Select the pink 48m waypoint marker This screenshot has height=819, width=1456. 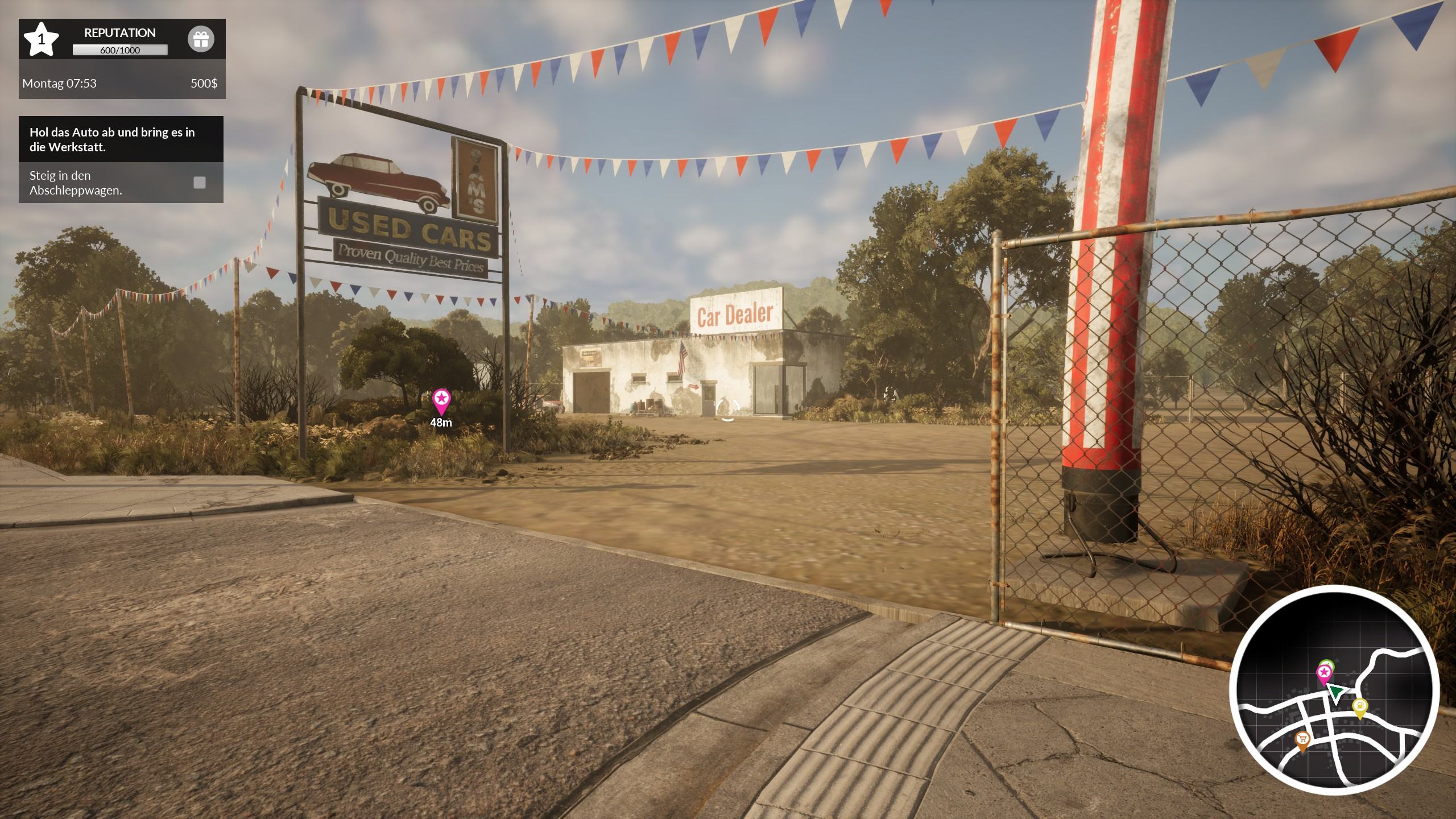(441, 402)
